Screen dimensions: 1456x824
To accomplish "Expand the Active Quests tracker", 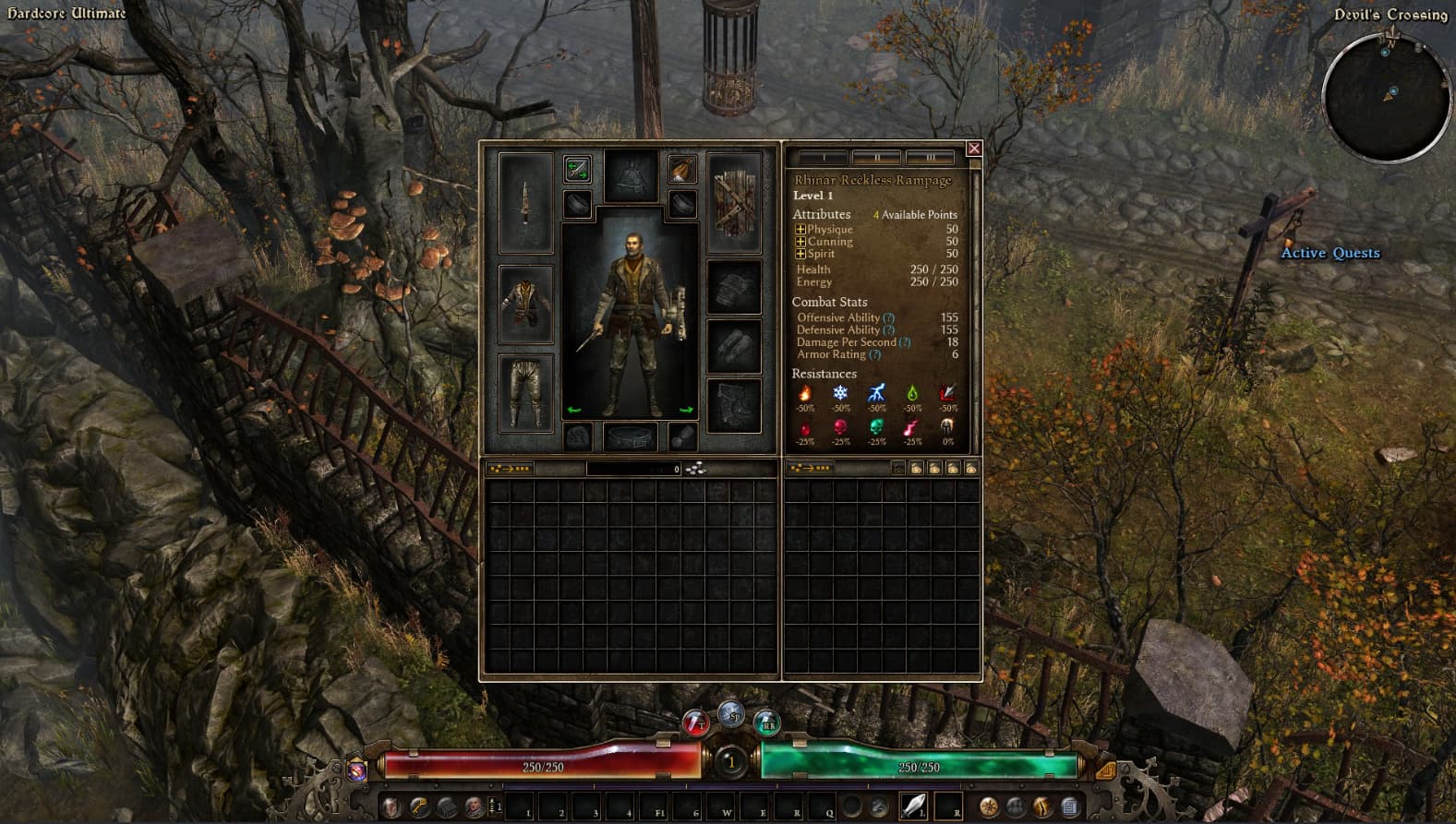I will coord(1330,253).
